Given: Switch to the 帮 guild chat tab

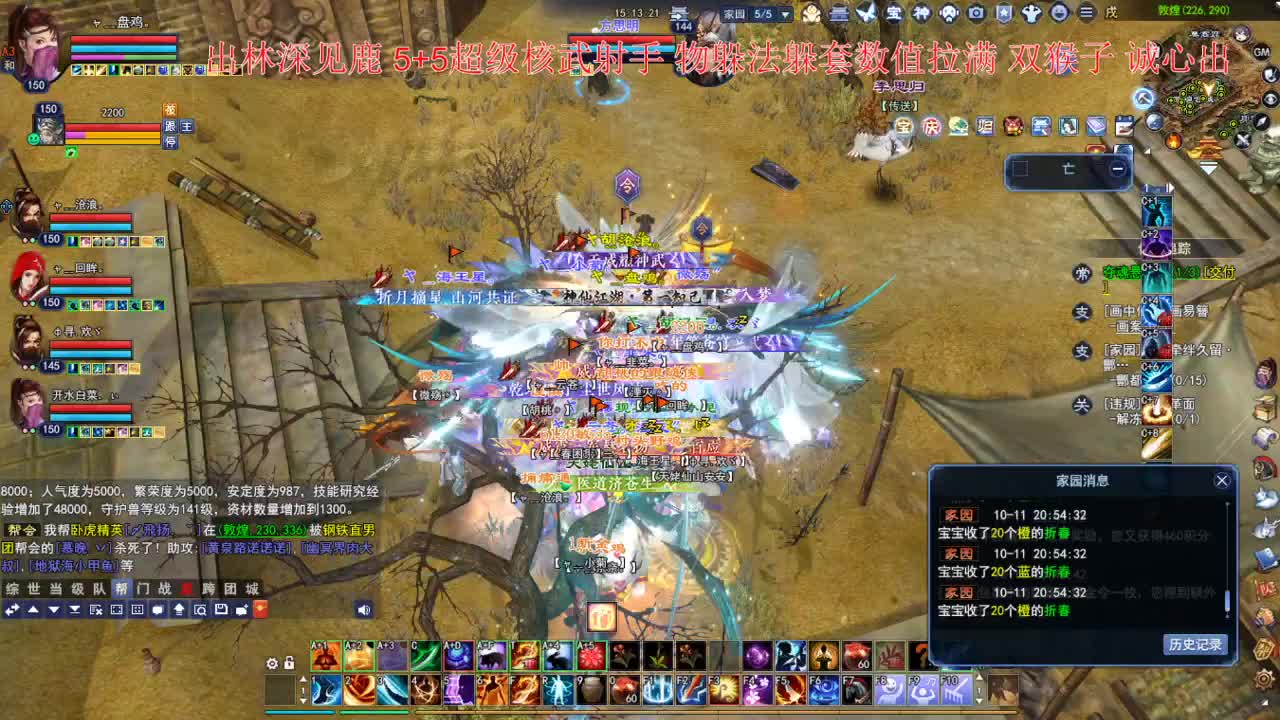Looking at the screenshot, I should click(122, 587).
